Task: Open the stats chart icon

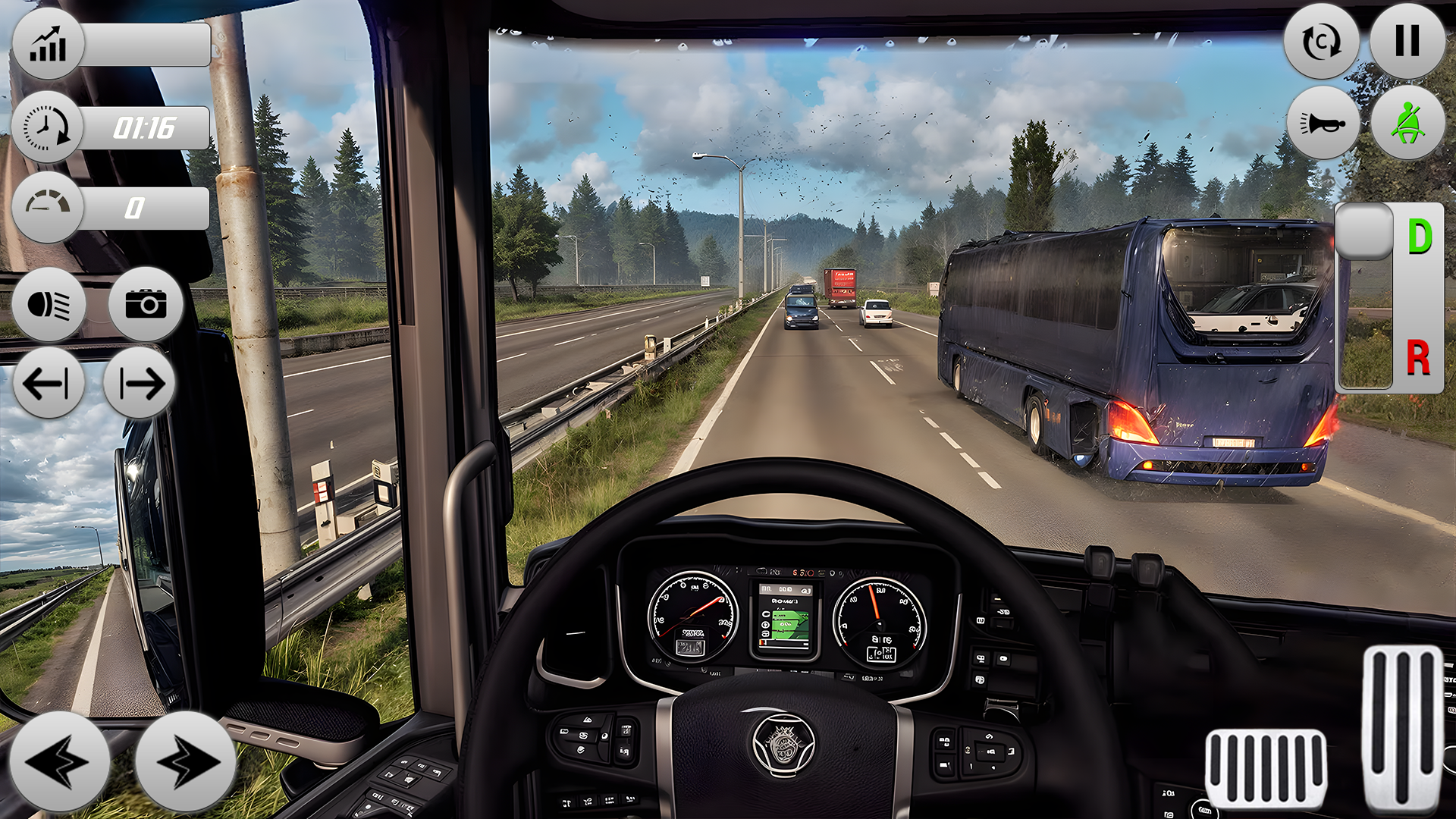Action: [x=48, y=45]
